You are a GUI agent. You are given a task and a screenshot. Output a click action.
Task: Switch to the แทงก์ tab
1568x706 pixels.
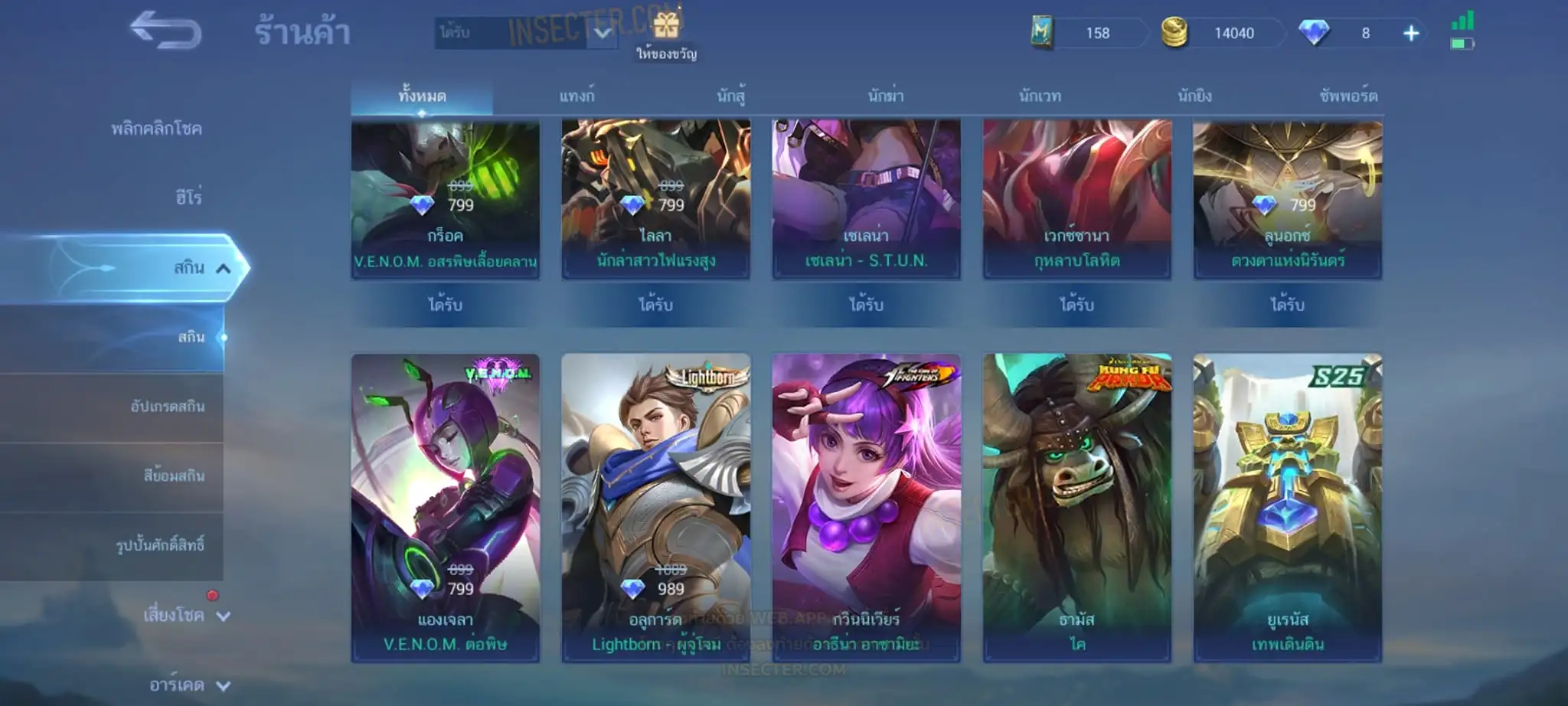[577, 96]
